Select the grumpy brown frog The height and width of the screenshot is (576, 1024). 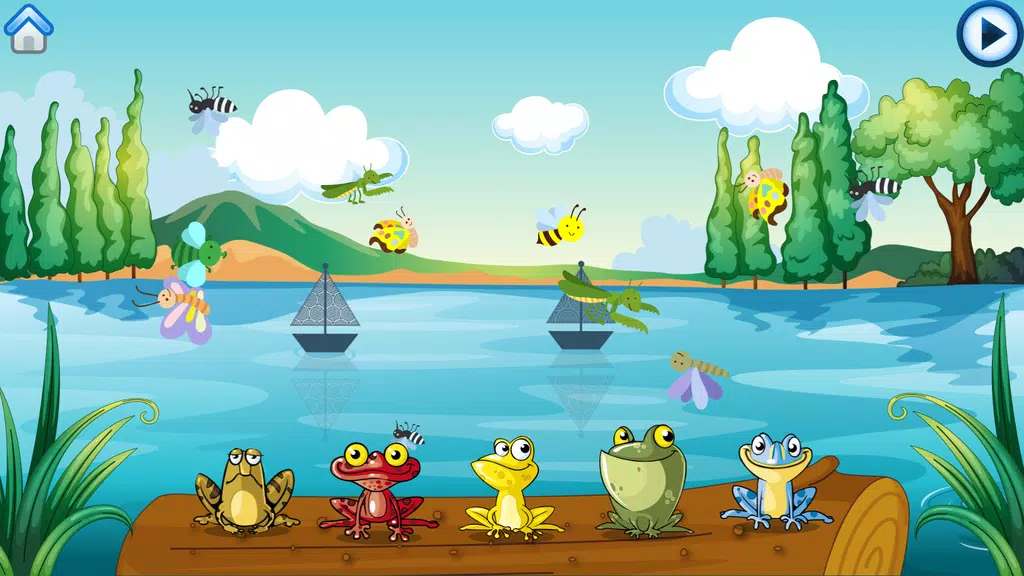[243, 489]
